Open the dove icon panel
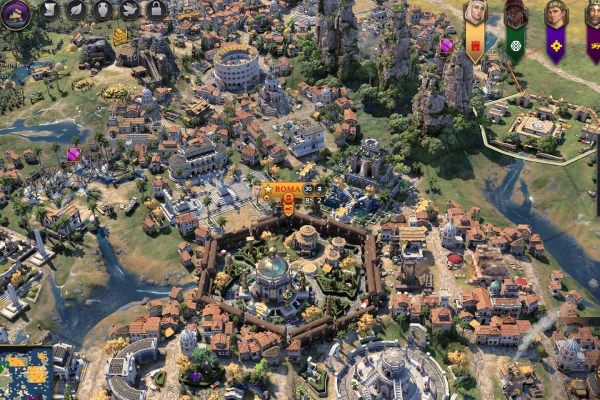600x400 pixels. (130, 11)
